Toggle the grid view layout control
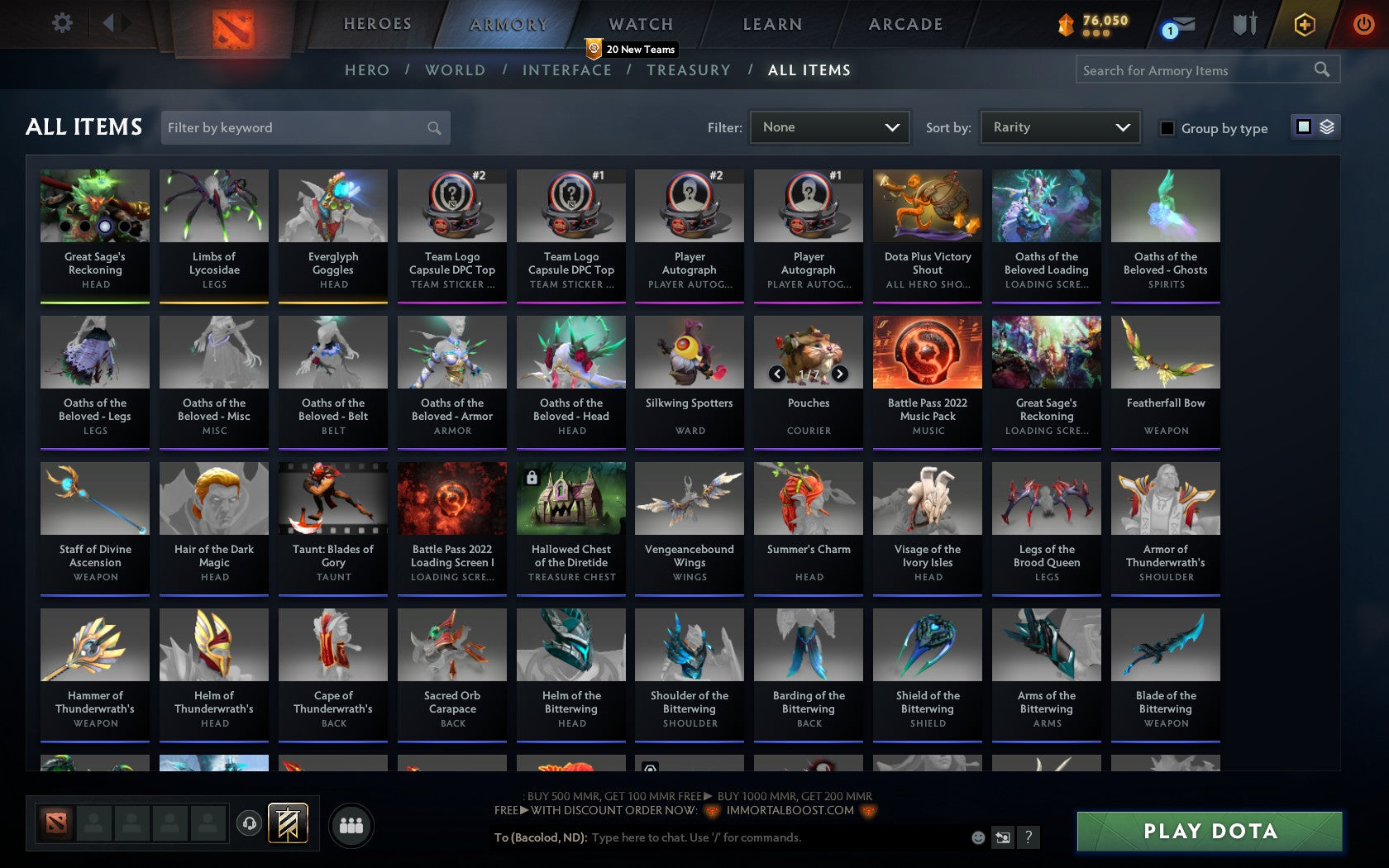The height and width of the screenshot is (868, 1389). [x=1302, y=127]
